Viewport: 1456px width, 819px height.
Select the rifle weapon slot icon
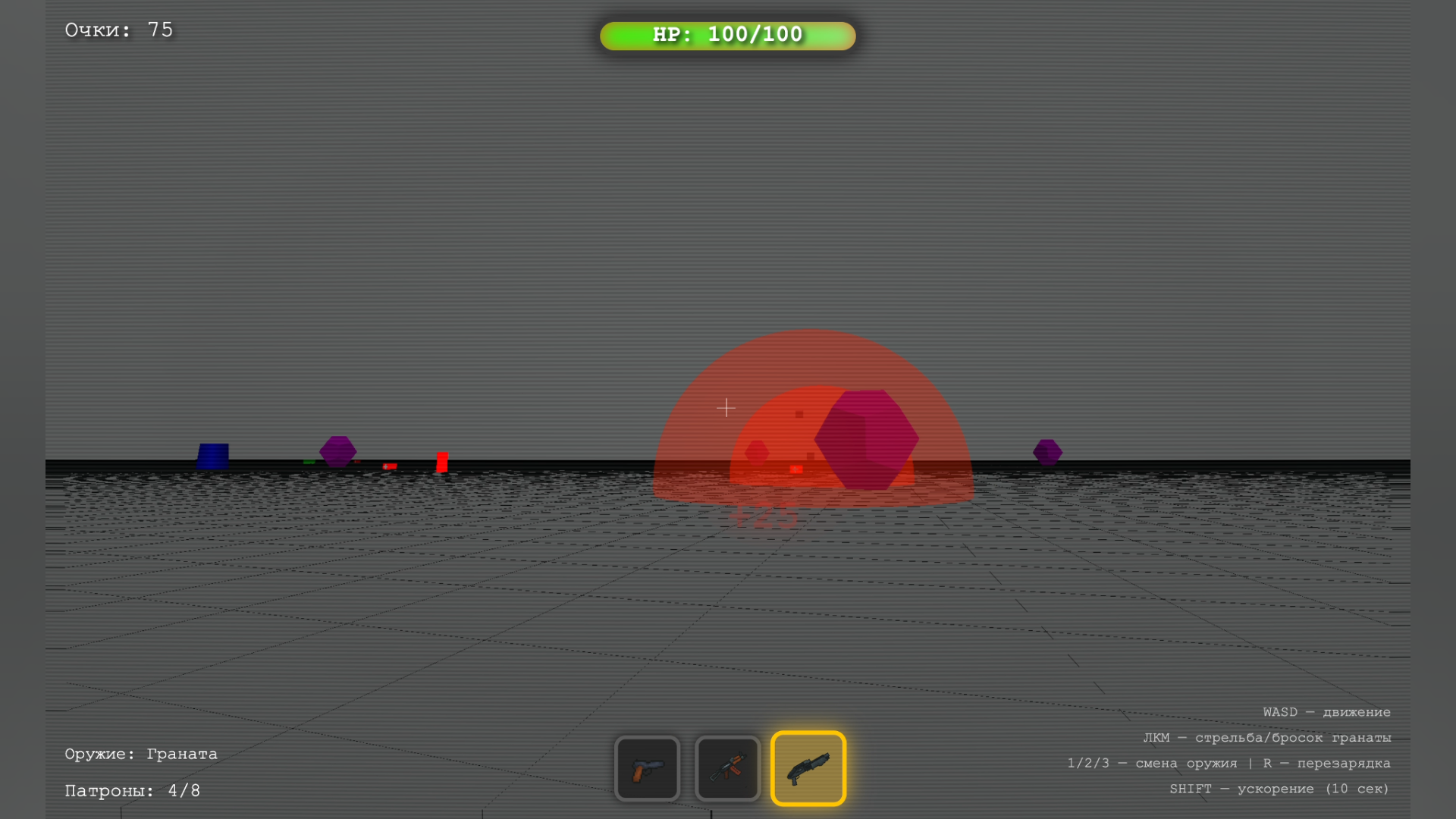(727, 768)
